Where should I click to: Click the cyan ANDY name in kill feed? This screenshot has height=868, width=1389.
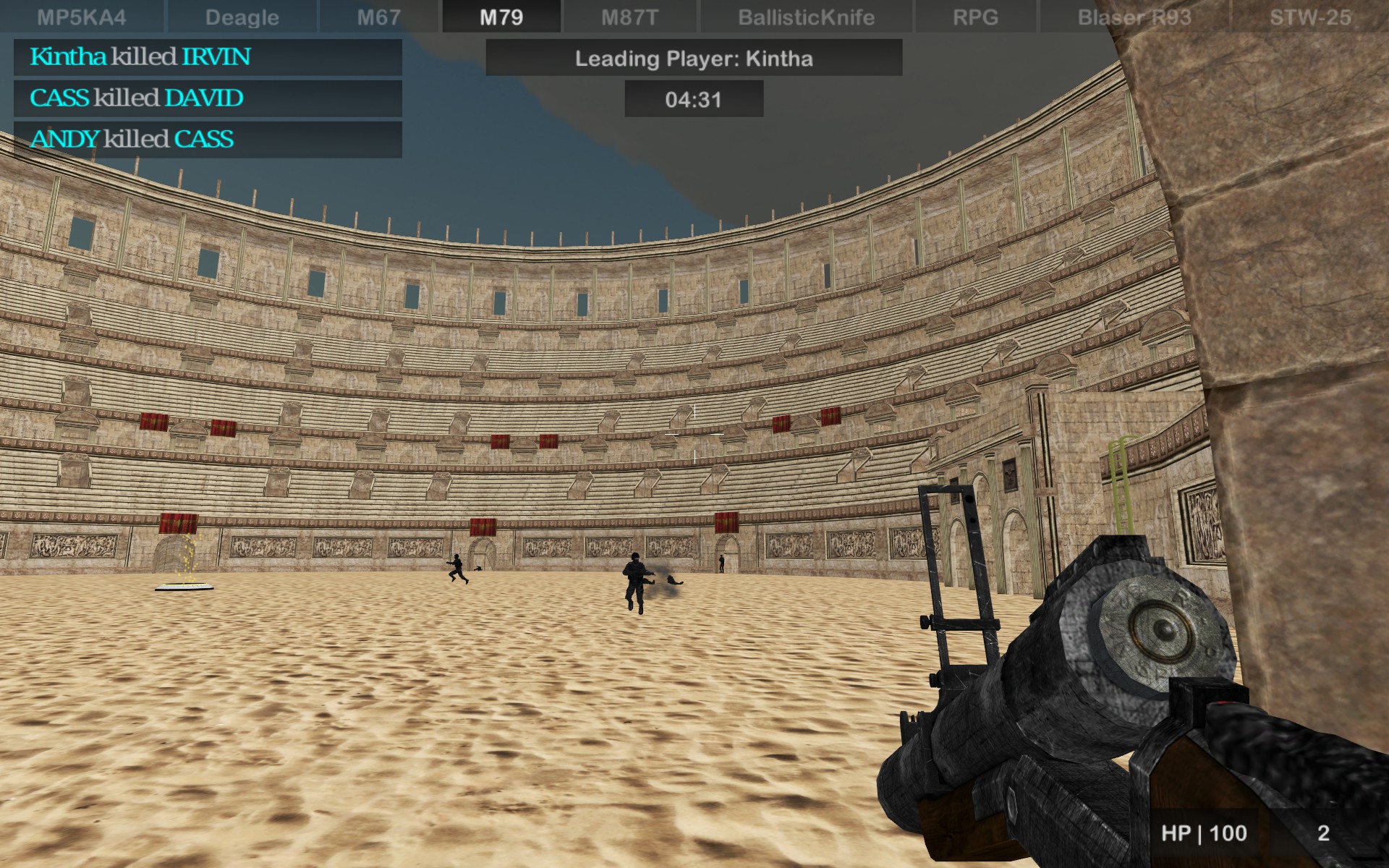click(x=67, y=139)
